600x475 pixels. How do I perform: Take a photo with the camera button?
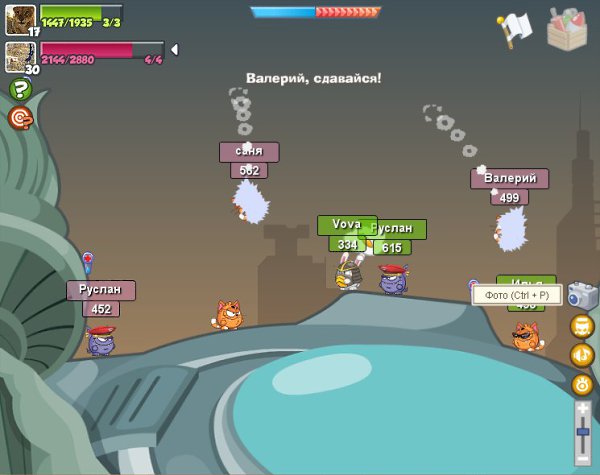pos(582,295)
